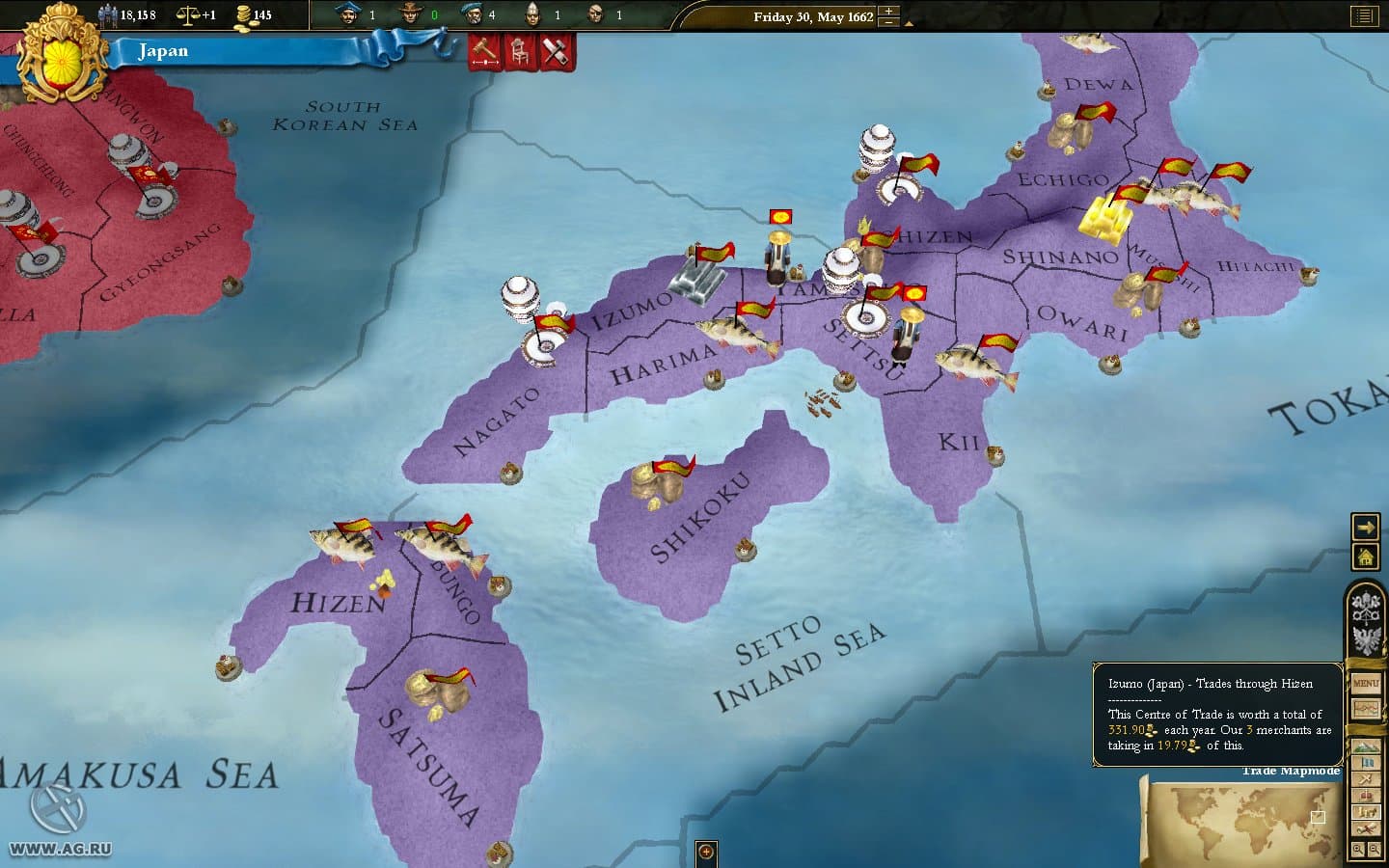The height and width of the screenshot is (868, 1389).
Task: Toggle off the active Trade mapmode
Action: point(1365,810)
